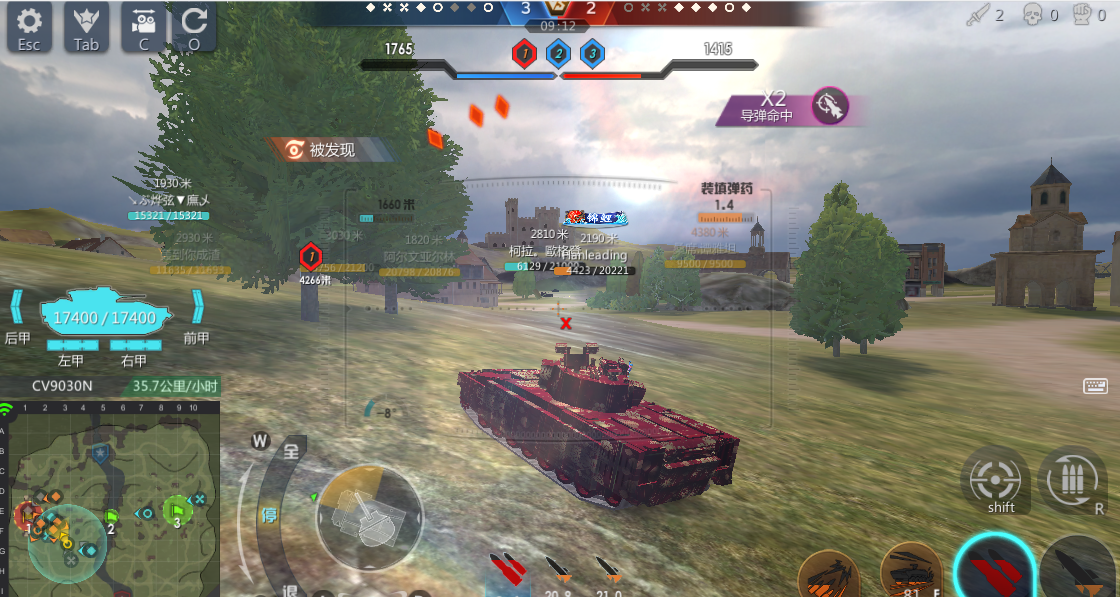Switch to previous vehicle with left arrow
Image resolution: width=1120 pixels, height=597 pixels.
[17, 306]
